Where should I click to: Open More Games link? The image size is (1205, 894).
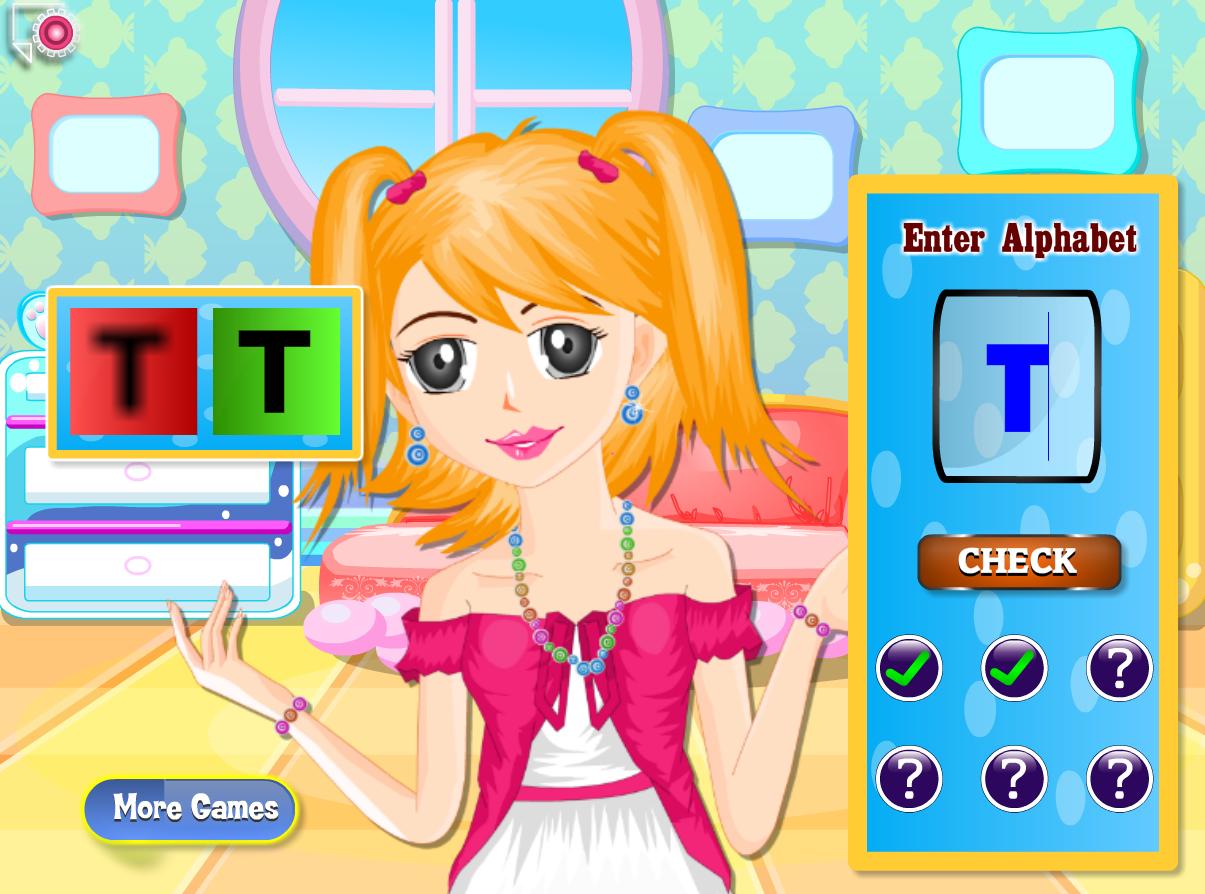(192, 808)
